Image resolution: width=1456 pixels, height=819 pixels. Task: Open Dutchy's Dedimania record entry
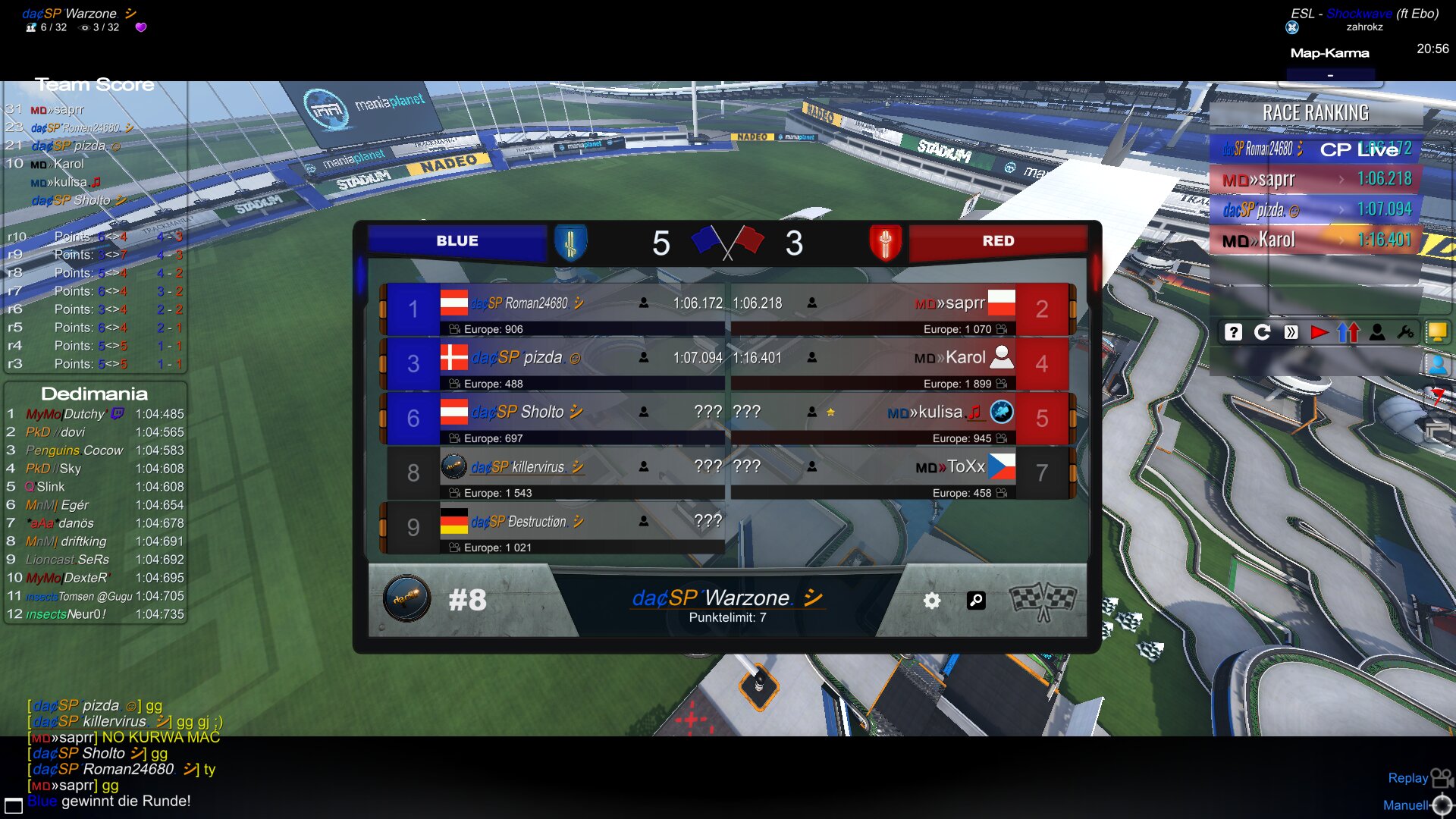(x=95, y=414)
